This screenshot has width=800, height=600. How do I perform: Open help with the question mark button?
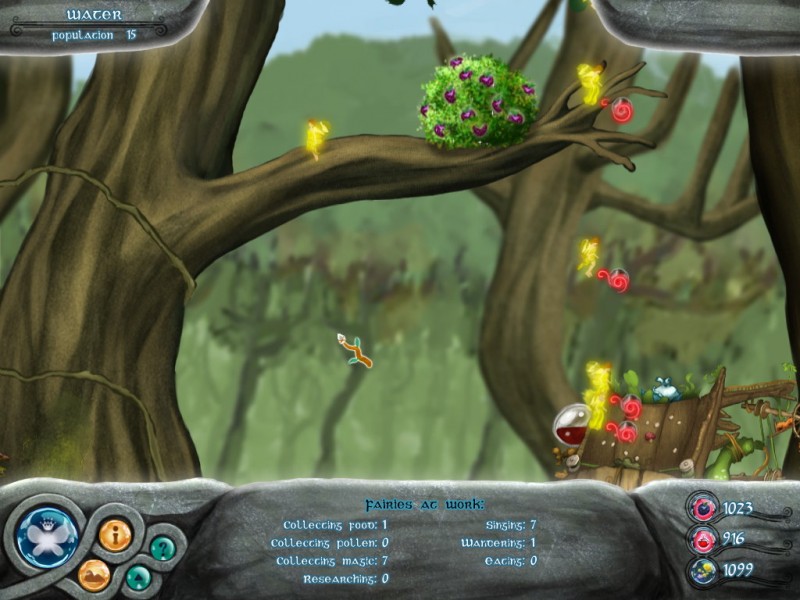coord(162,547)
